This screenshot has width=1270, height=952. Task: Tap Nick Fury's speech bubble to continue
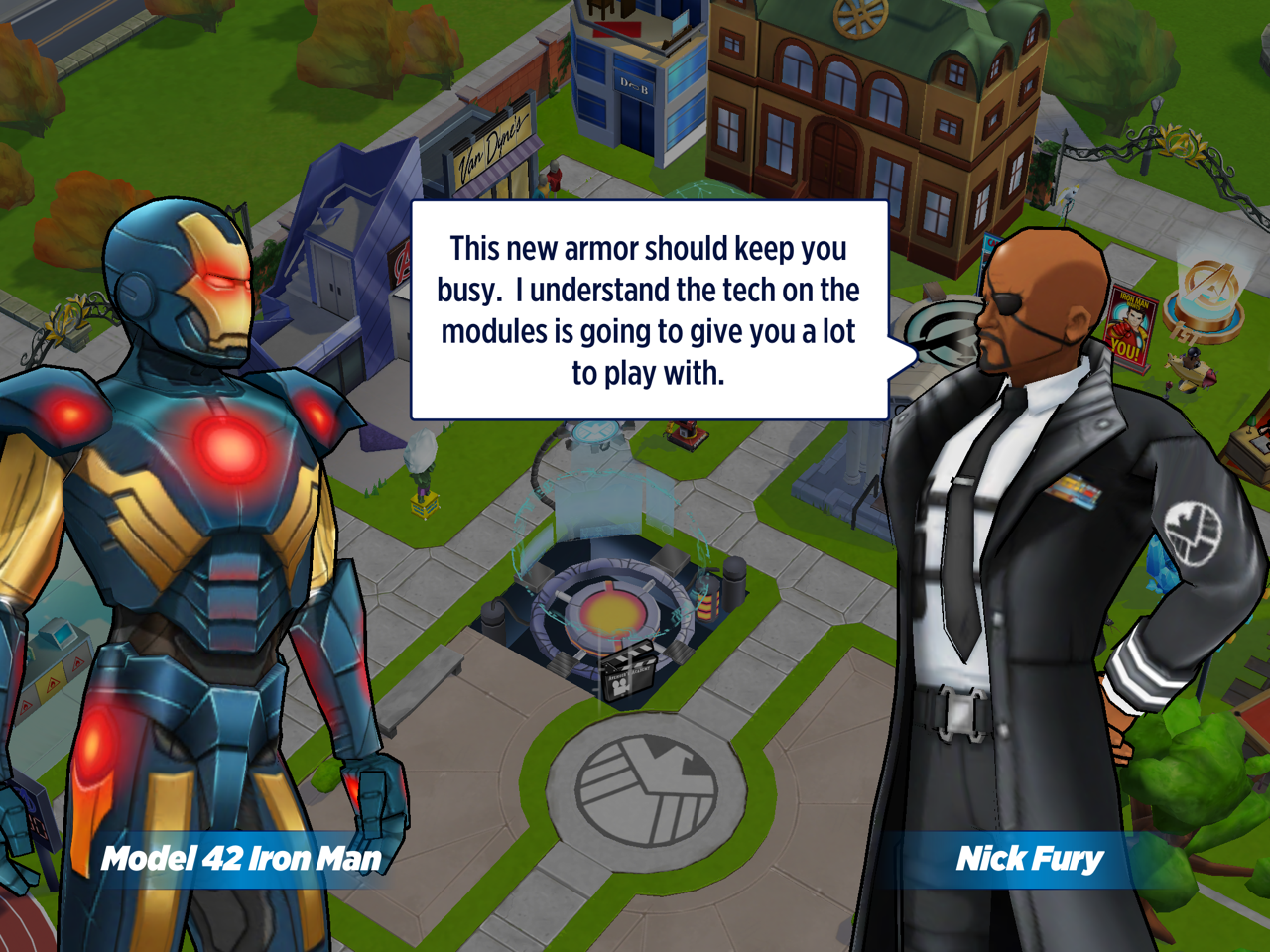click(x=649, y=310)
